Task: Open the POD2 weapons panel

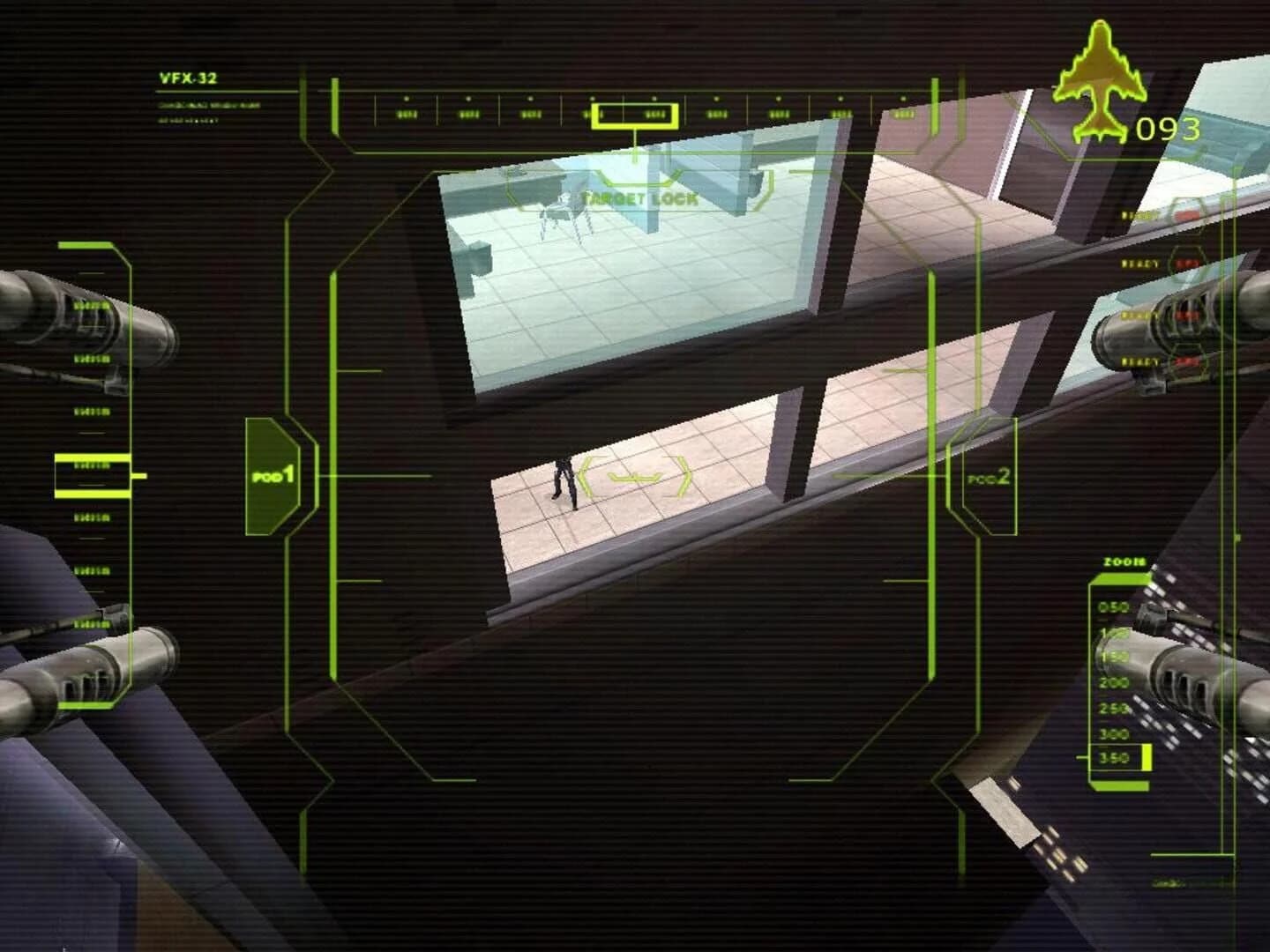Action: click(x=989, y=479)
